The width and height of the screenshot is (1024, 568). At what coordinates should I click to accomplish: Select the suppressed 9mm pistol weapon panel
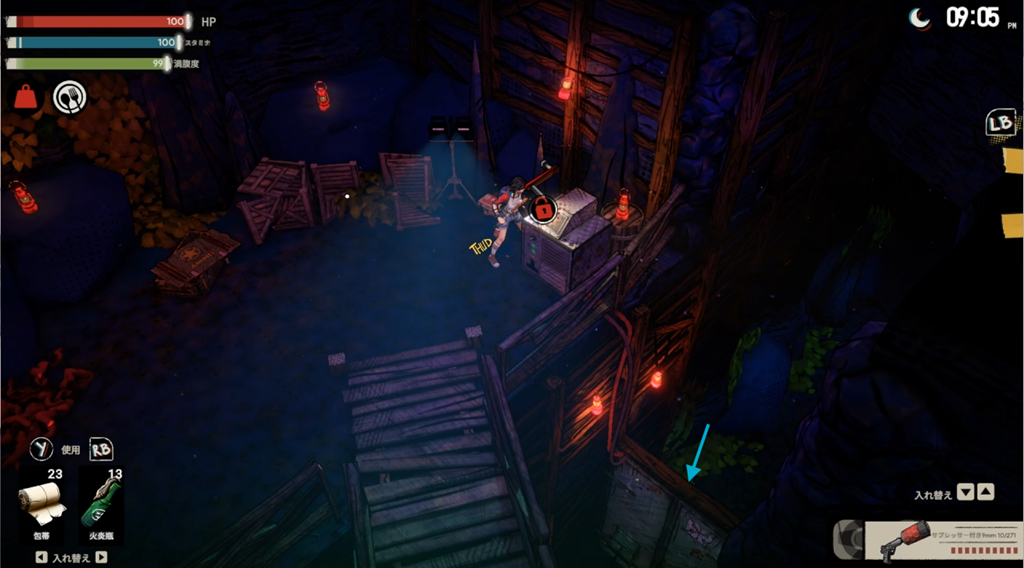[942, 541]
